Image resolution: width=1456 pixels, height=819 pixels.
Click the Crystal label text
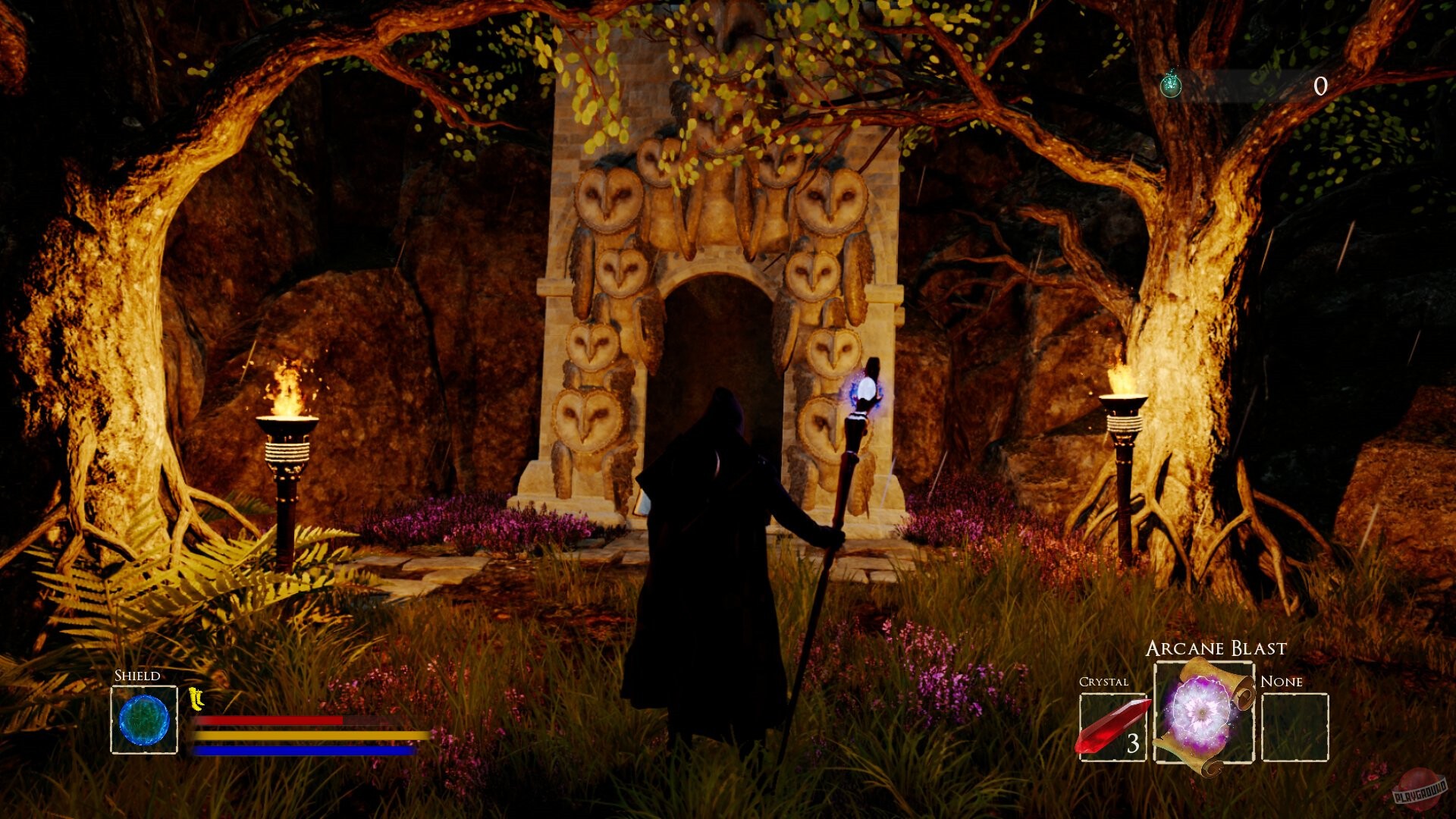coord(1103,681)
